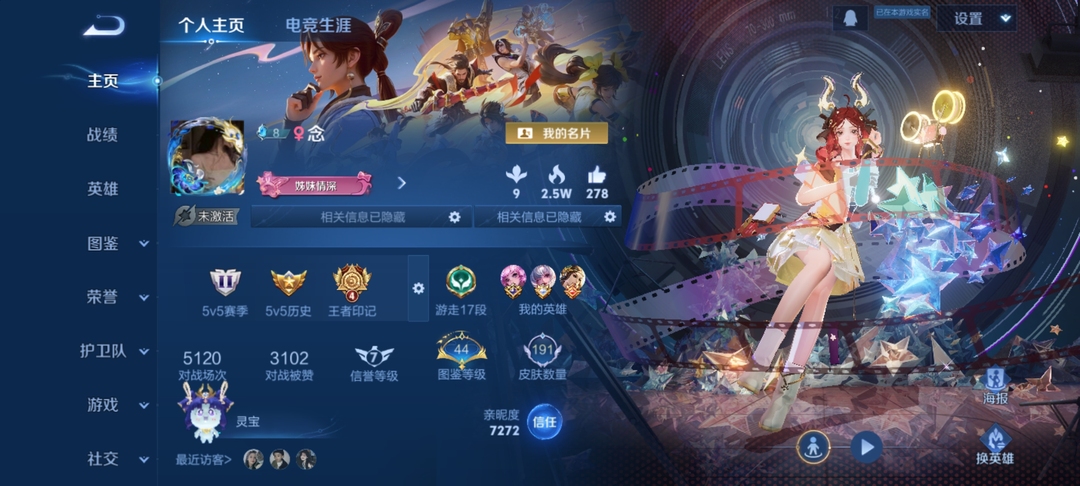This screenshot has width=1080, height=486.
Task: Select 英雄 in the sidebar
Action: click(x=103, y=188)
